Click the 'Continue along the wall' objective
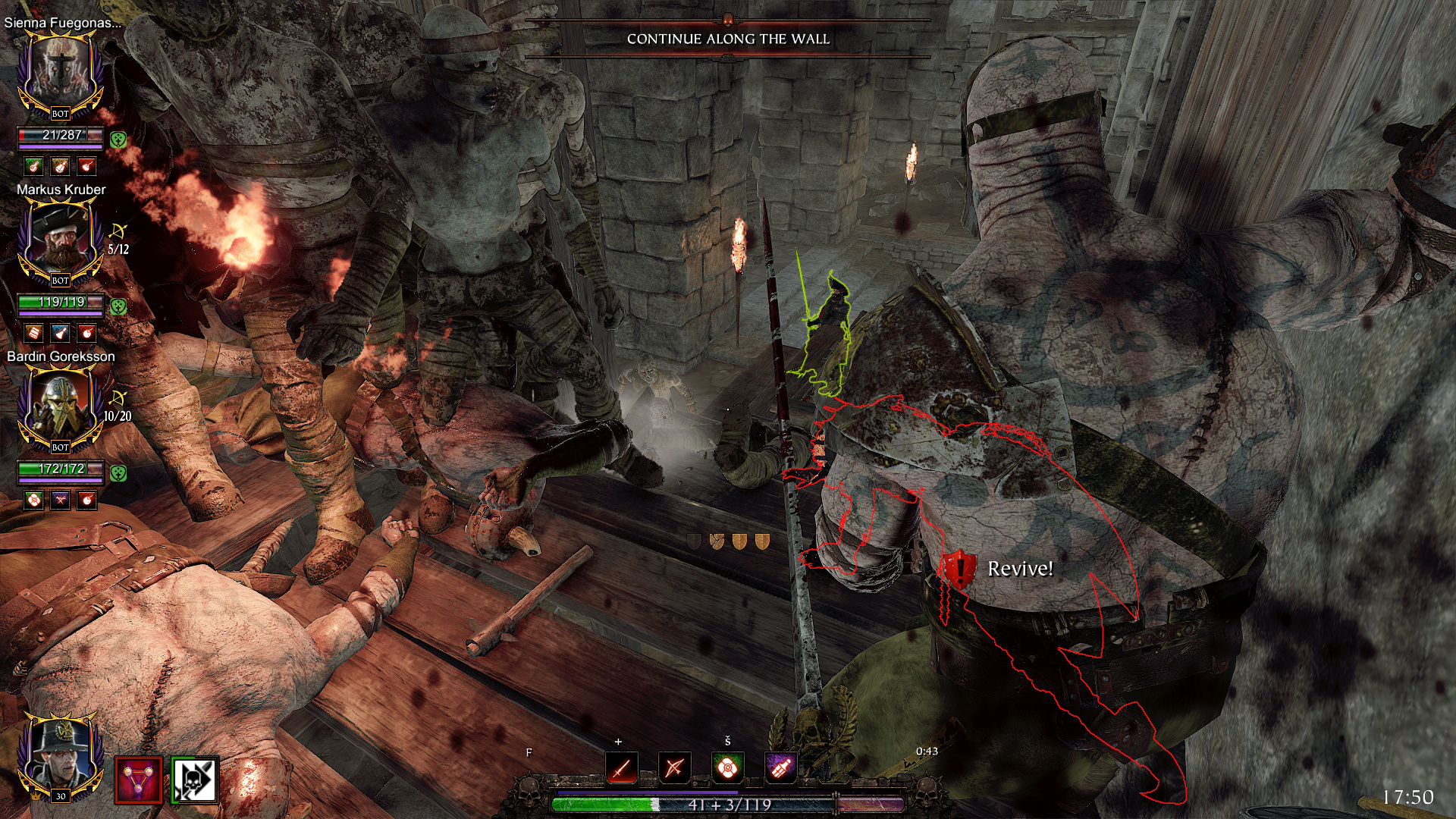Viewport: 1456px width, 819px height. point(728,39)
